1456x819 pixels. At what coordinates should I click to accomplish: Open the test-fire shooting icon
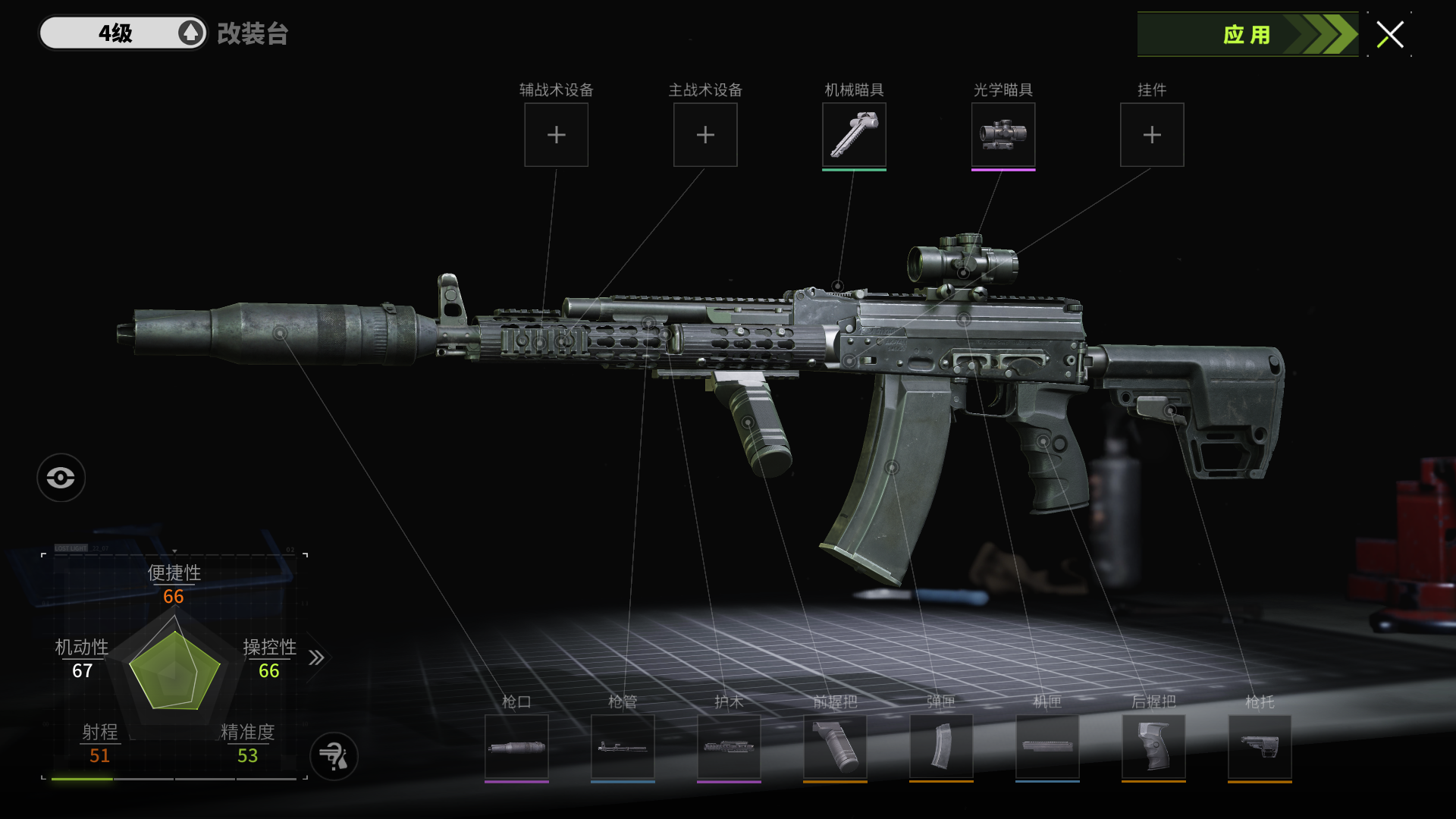[x=334, y=756]
